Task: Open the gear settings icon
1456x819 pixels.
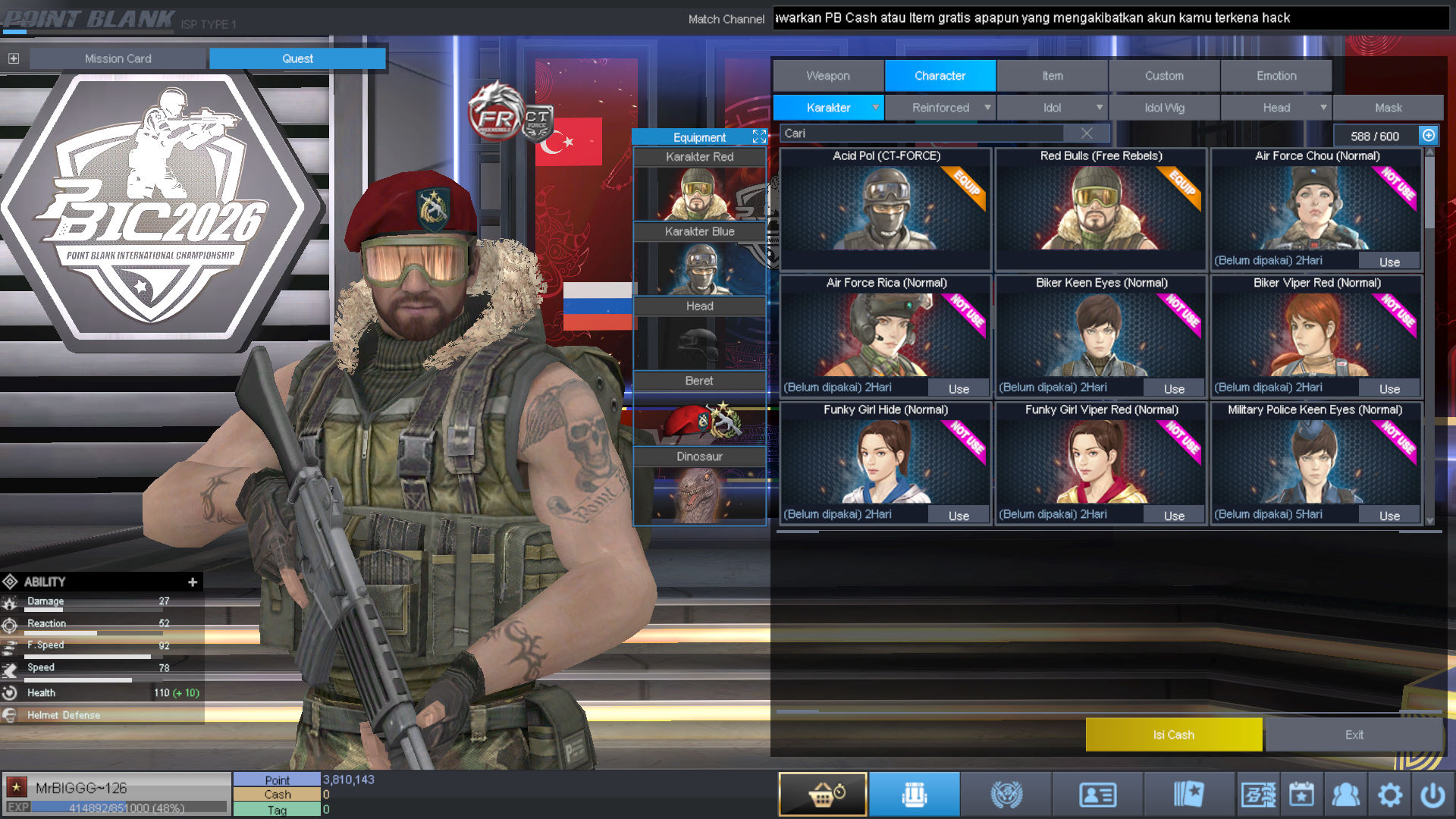Action: [x=1390, y=795]
